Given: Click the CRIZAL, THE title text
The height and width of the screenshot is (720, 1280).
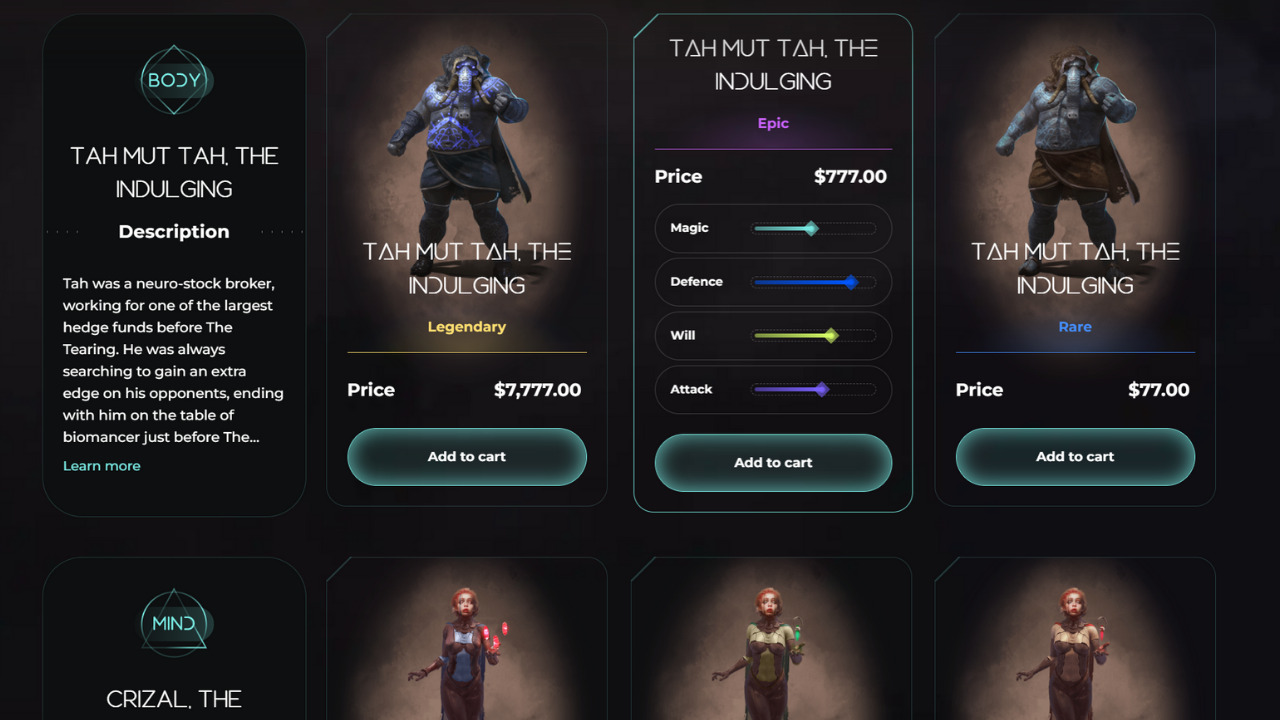Looking at the screenshot, I should click(174, 699).
